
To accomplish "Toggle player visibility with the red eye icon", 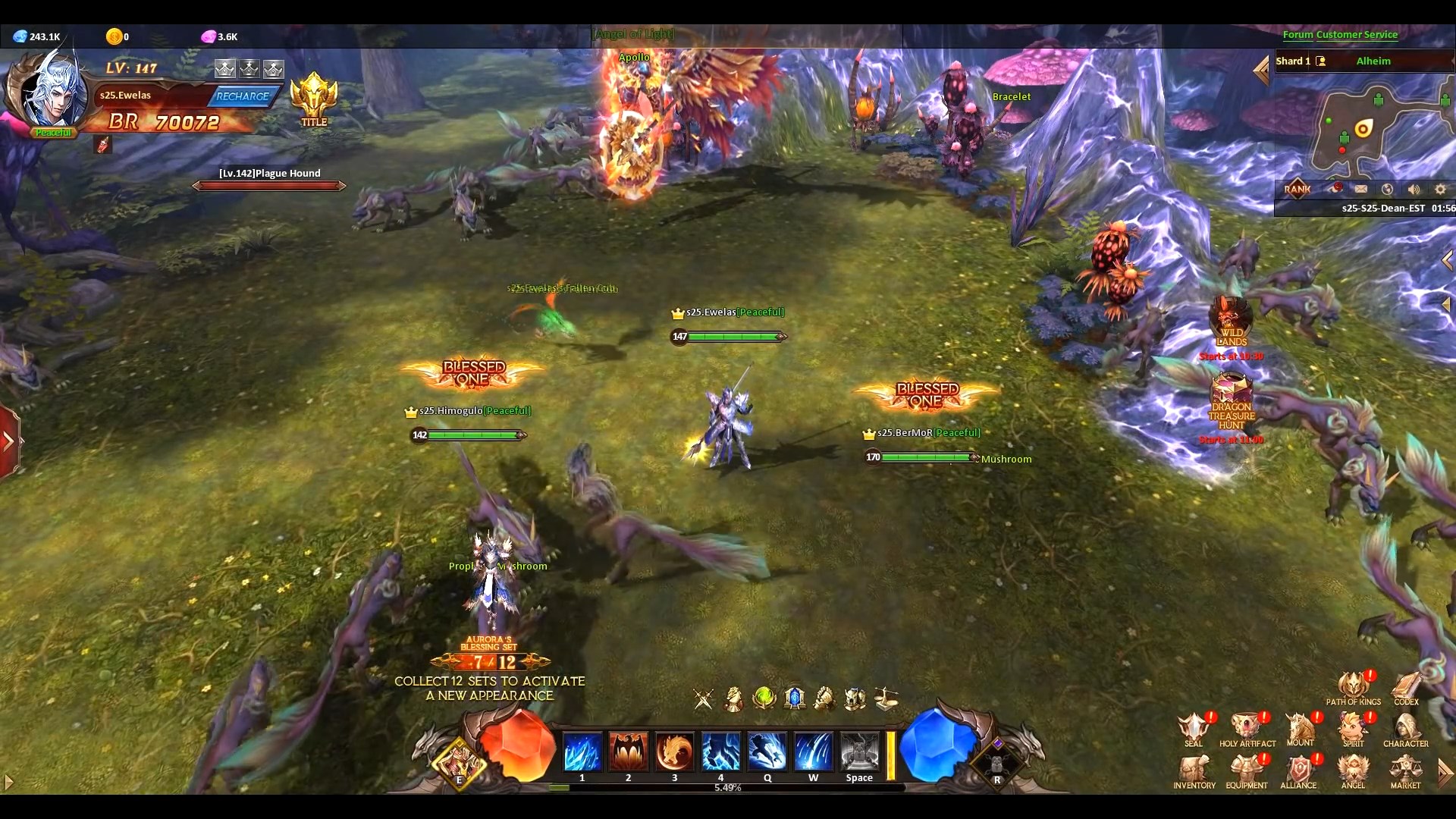I will tap(1336, 189).
